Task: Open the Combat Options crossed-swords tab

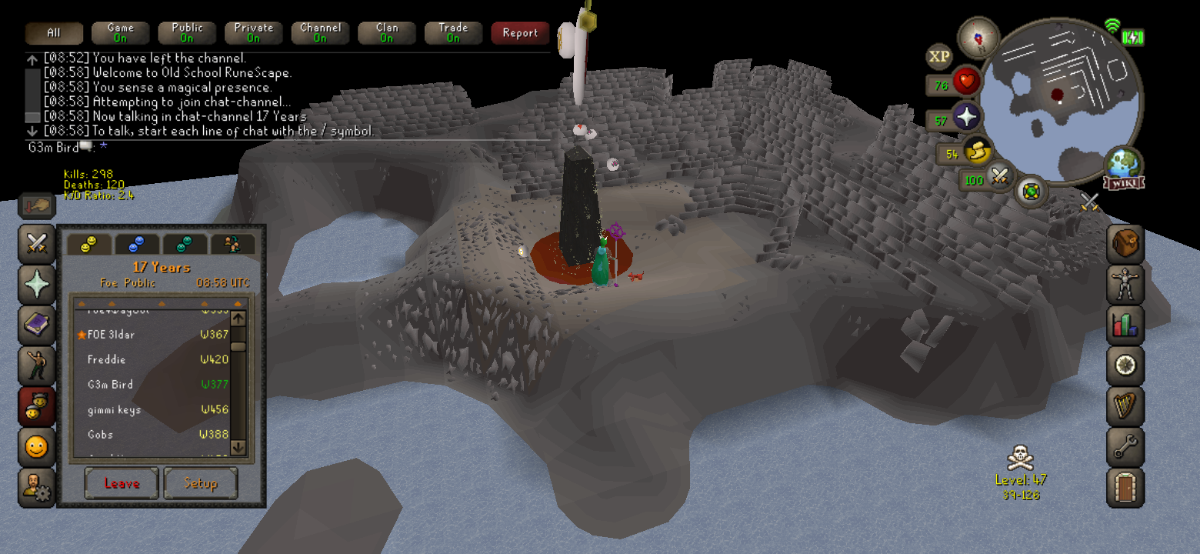Action: [x=38, y=243]
